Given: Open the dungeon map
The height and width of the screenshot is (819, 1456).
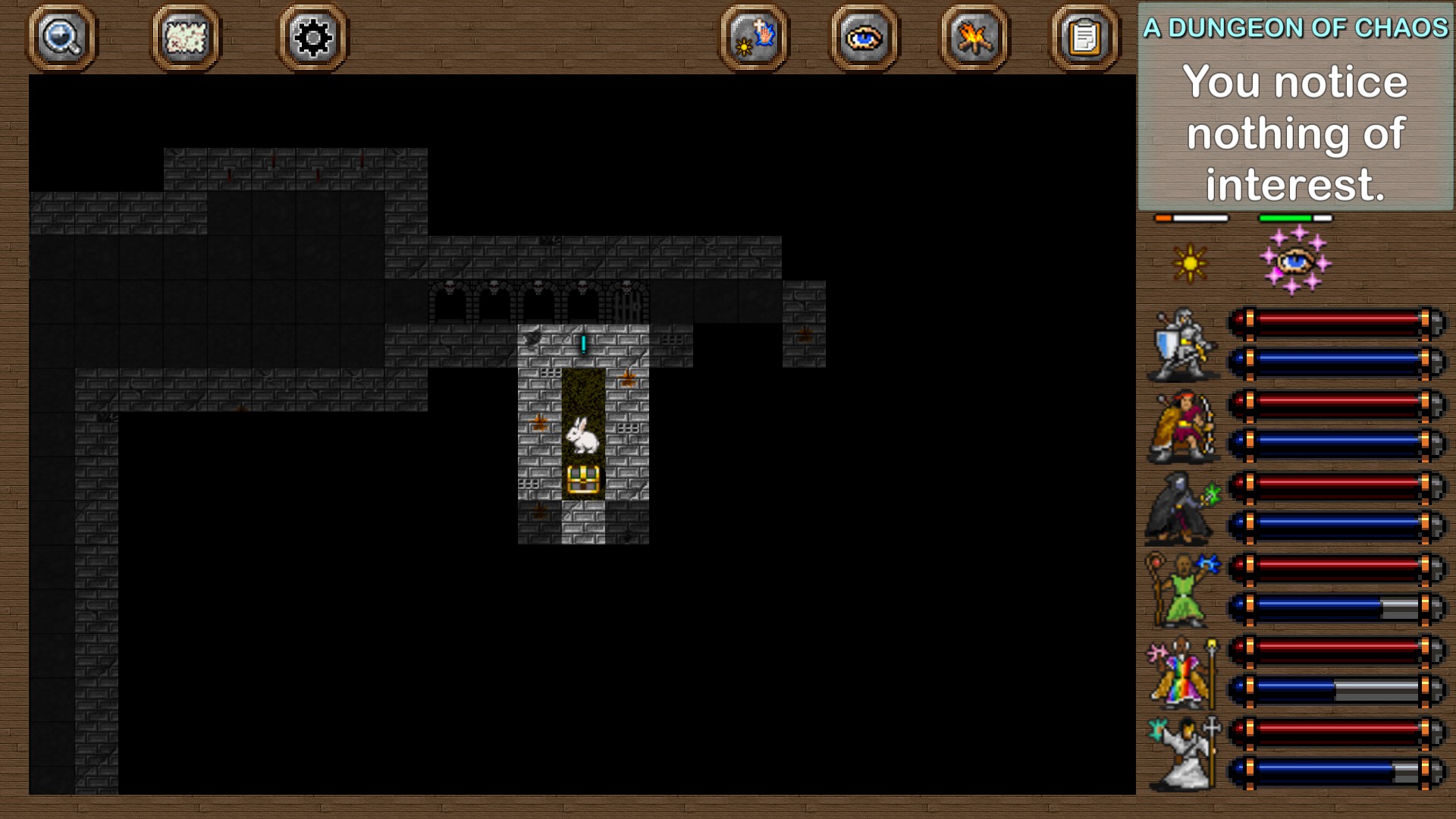Looking at the screenshot, I should [184, 39].
